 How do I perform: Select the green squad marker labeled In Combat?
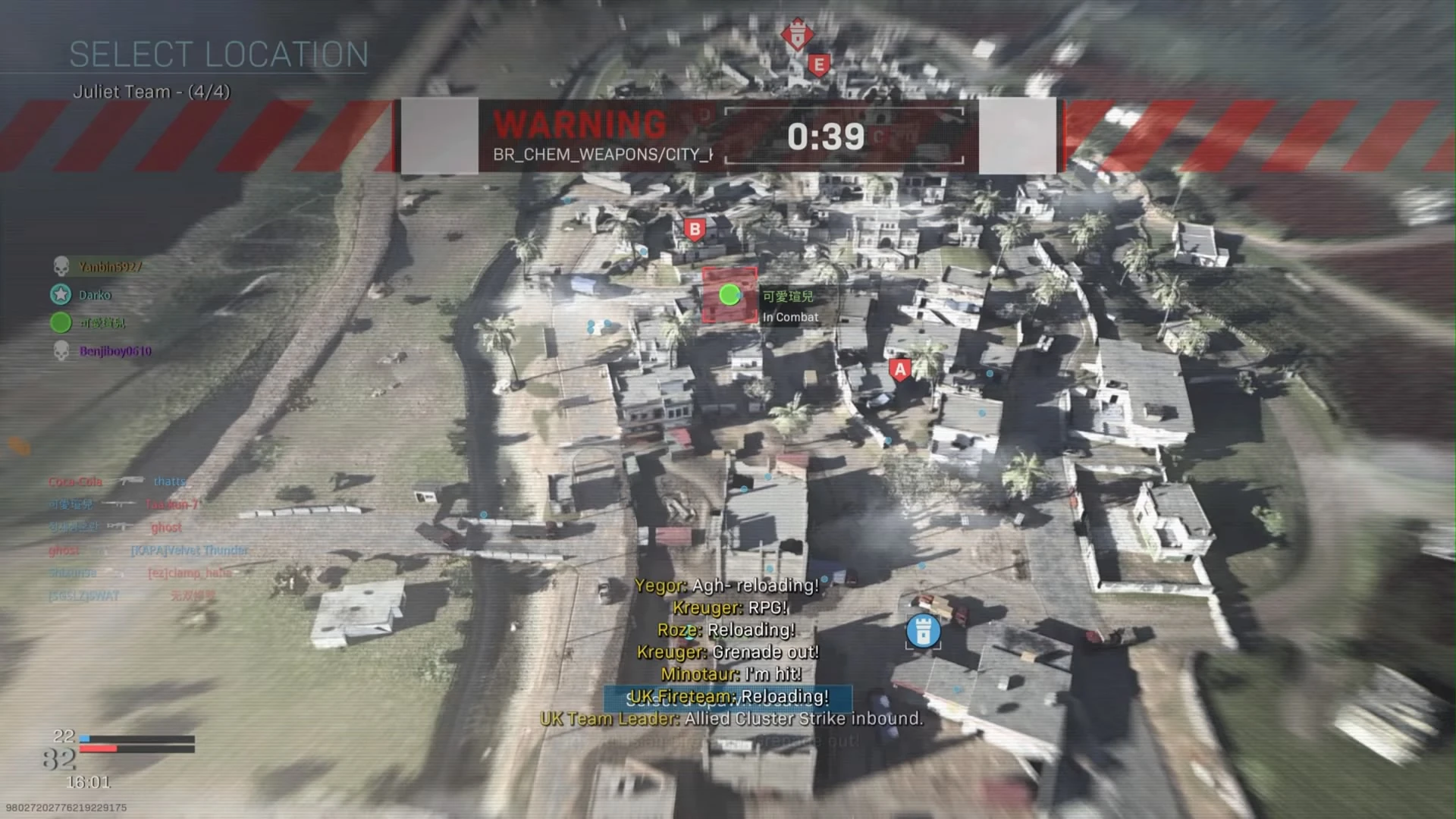coord(729,295)
